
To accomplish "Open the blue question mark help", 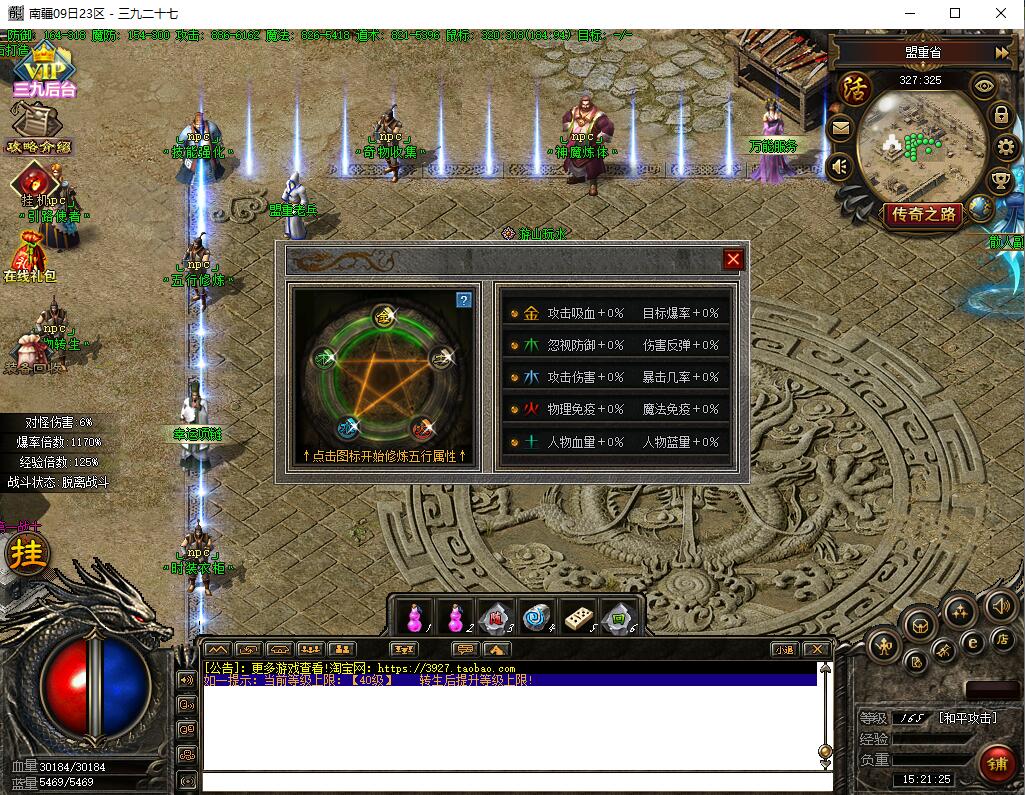I will [x=463, y=300].
